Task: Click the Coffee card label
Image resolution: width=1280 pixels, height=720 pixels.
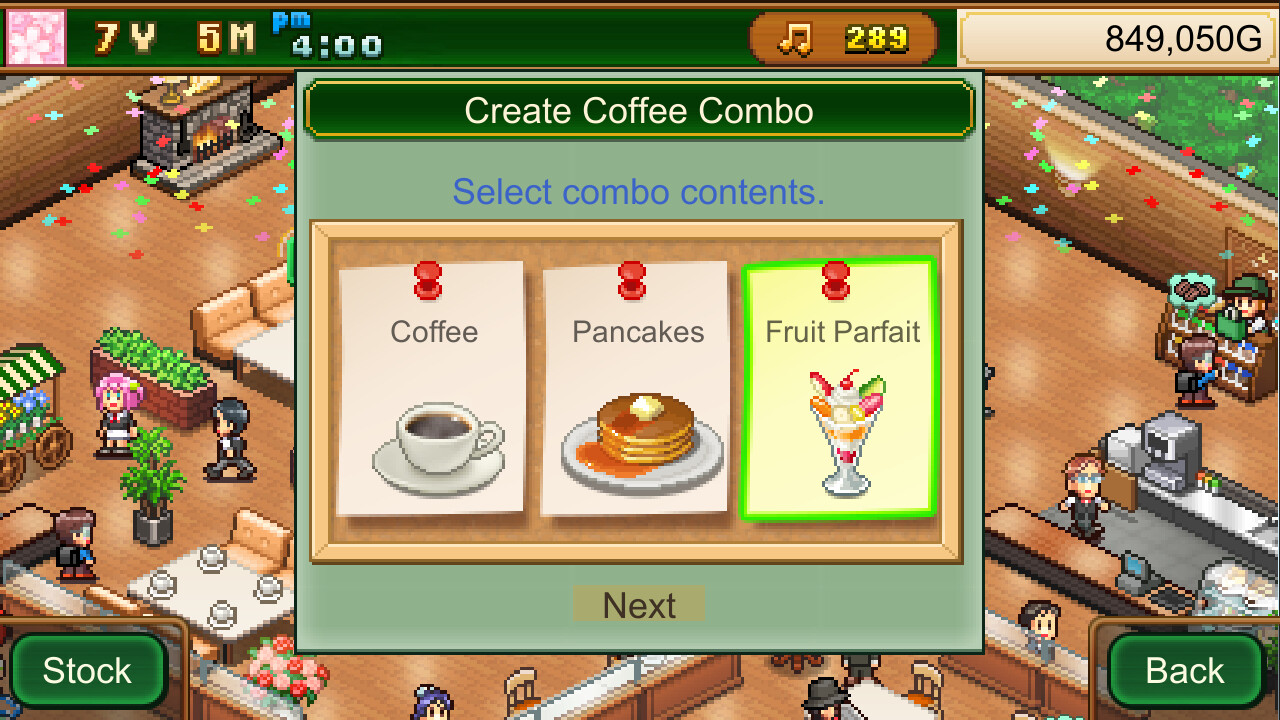Action: coord(433,332)
